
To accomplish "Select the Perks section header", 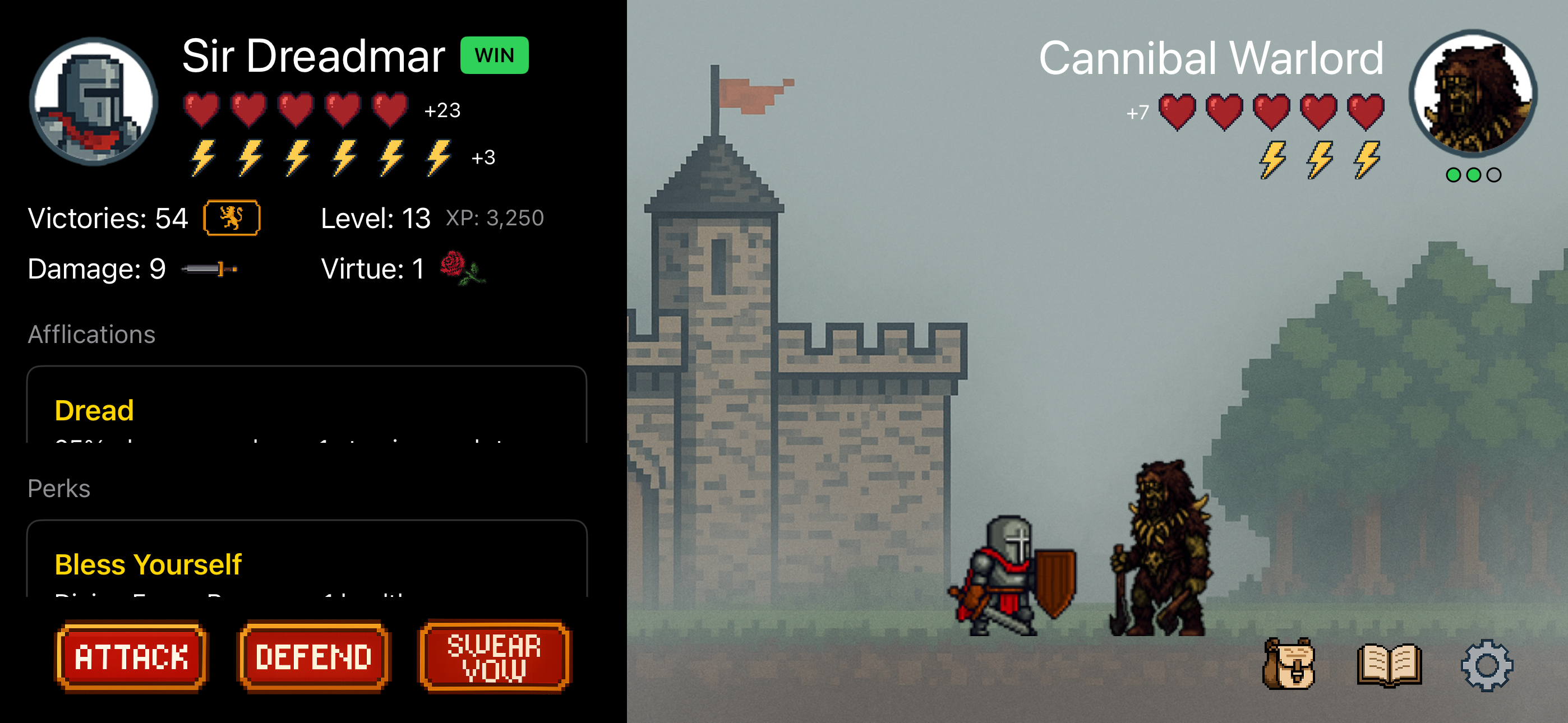I will pos(58,488).
